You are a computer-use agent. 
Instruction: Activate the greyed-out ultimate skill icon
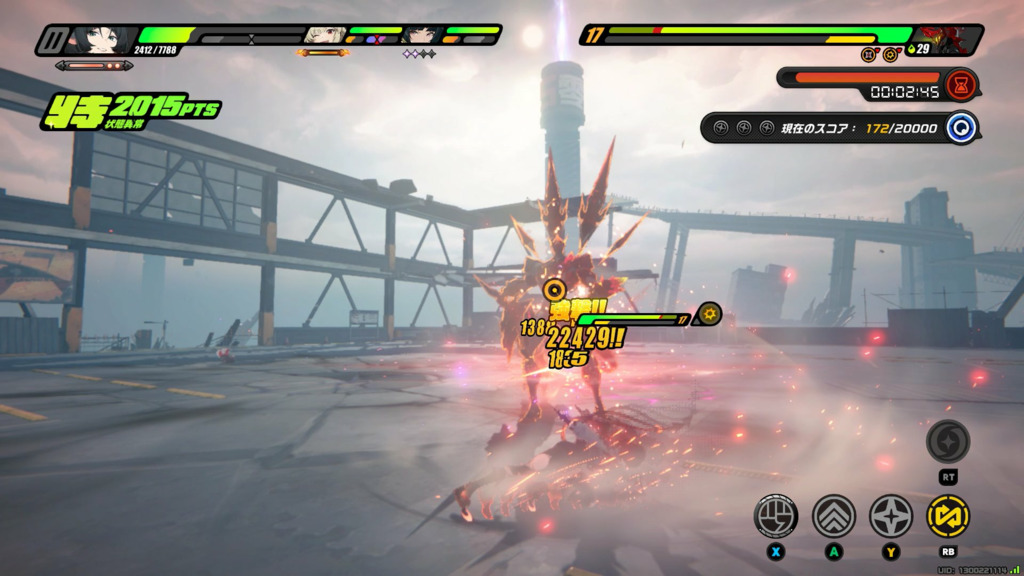point(947,441)
